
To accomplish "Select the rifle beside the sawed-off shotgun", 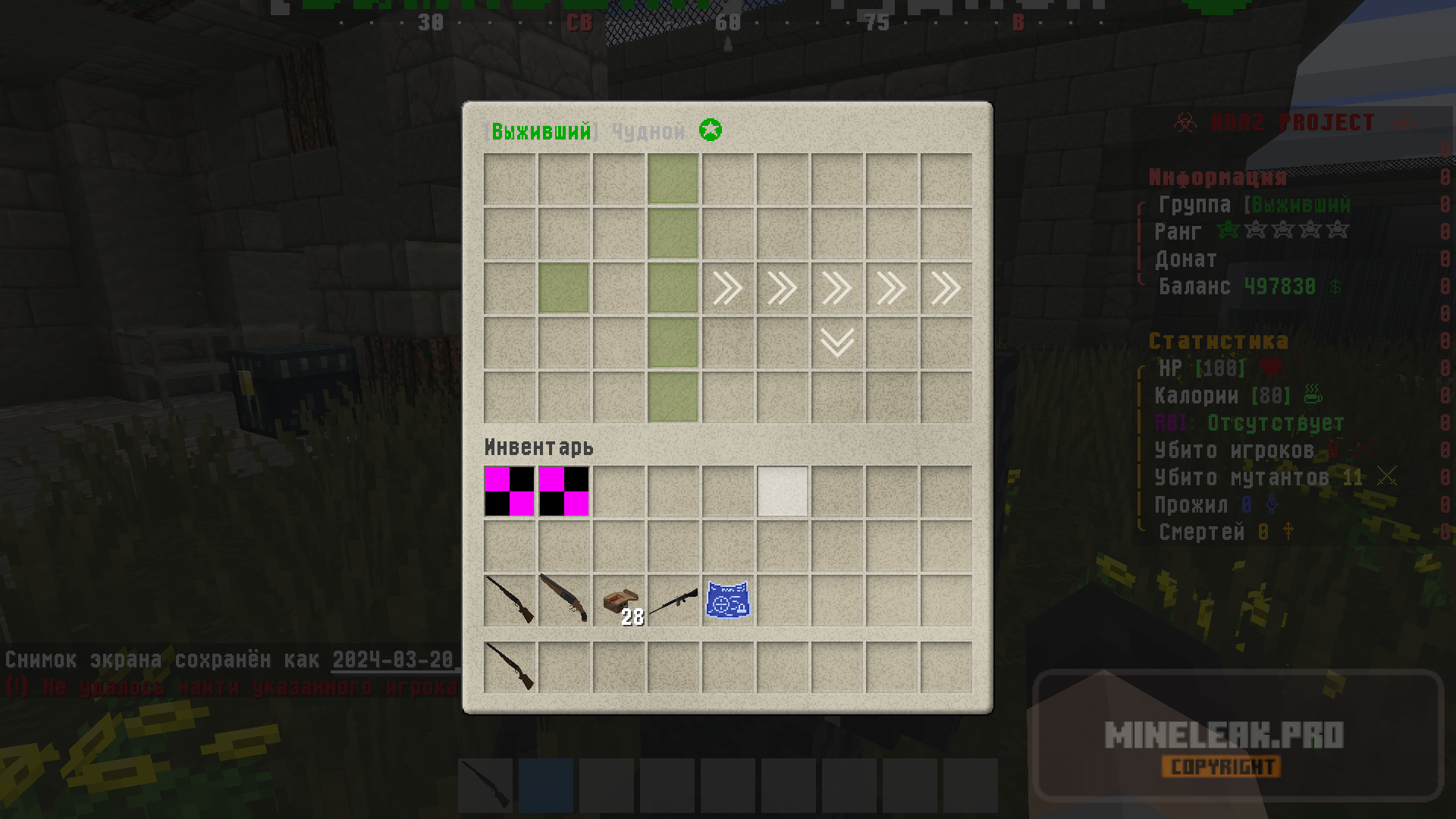I will pos(510,600).
